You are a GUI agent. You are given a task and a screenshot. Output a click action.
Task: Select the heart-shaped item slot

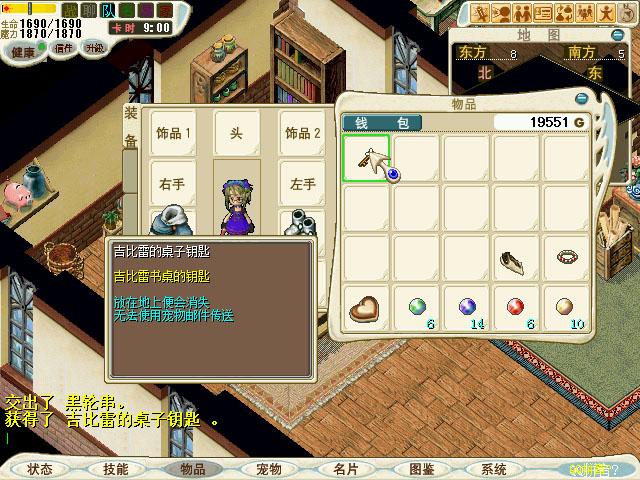tap(366, 308)
